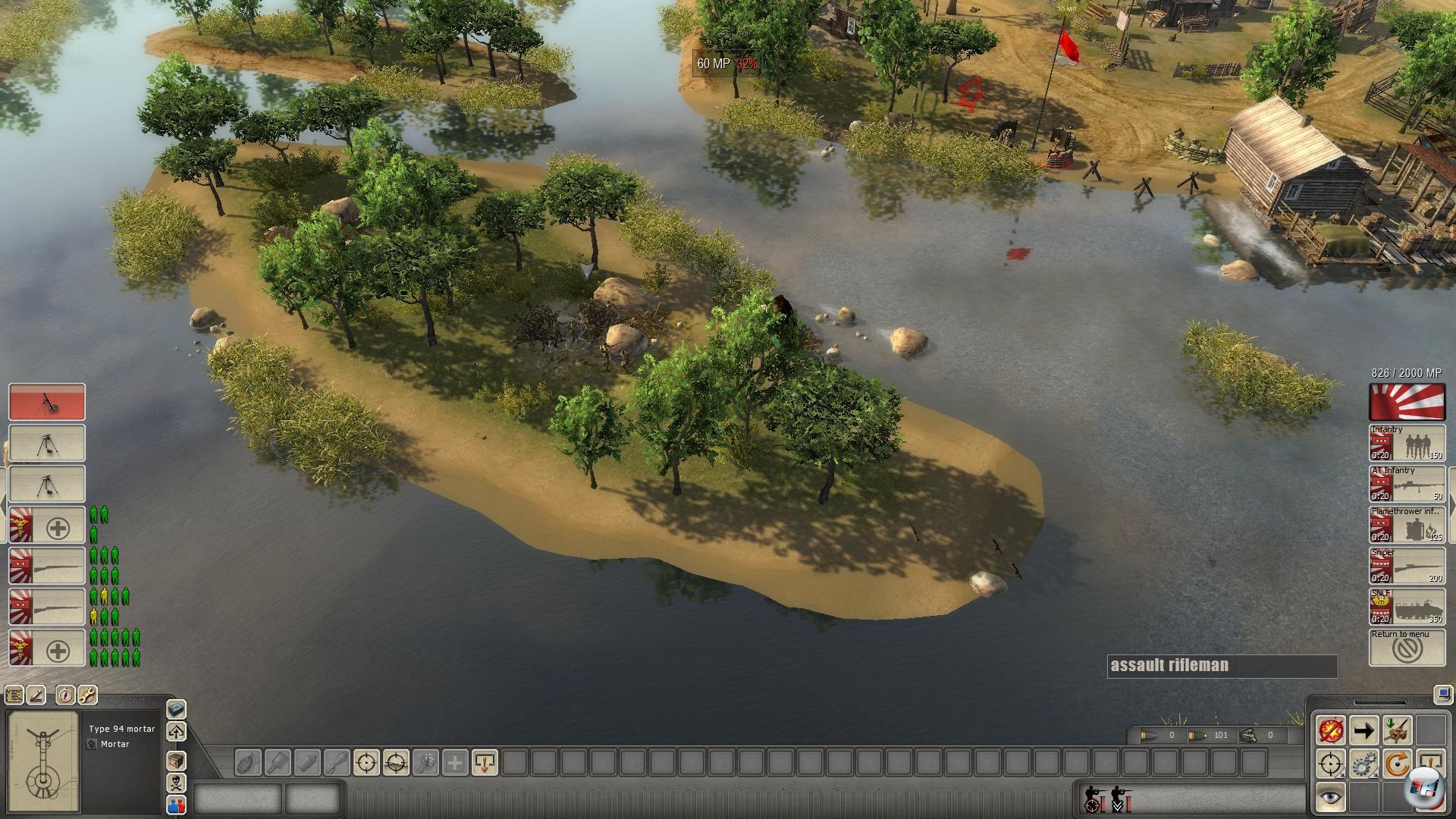Viewport: 1456px width, 819px height.
Task: Click the Return to menu button
Action: pyautogui.click(x=1407, y=648)
